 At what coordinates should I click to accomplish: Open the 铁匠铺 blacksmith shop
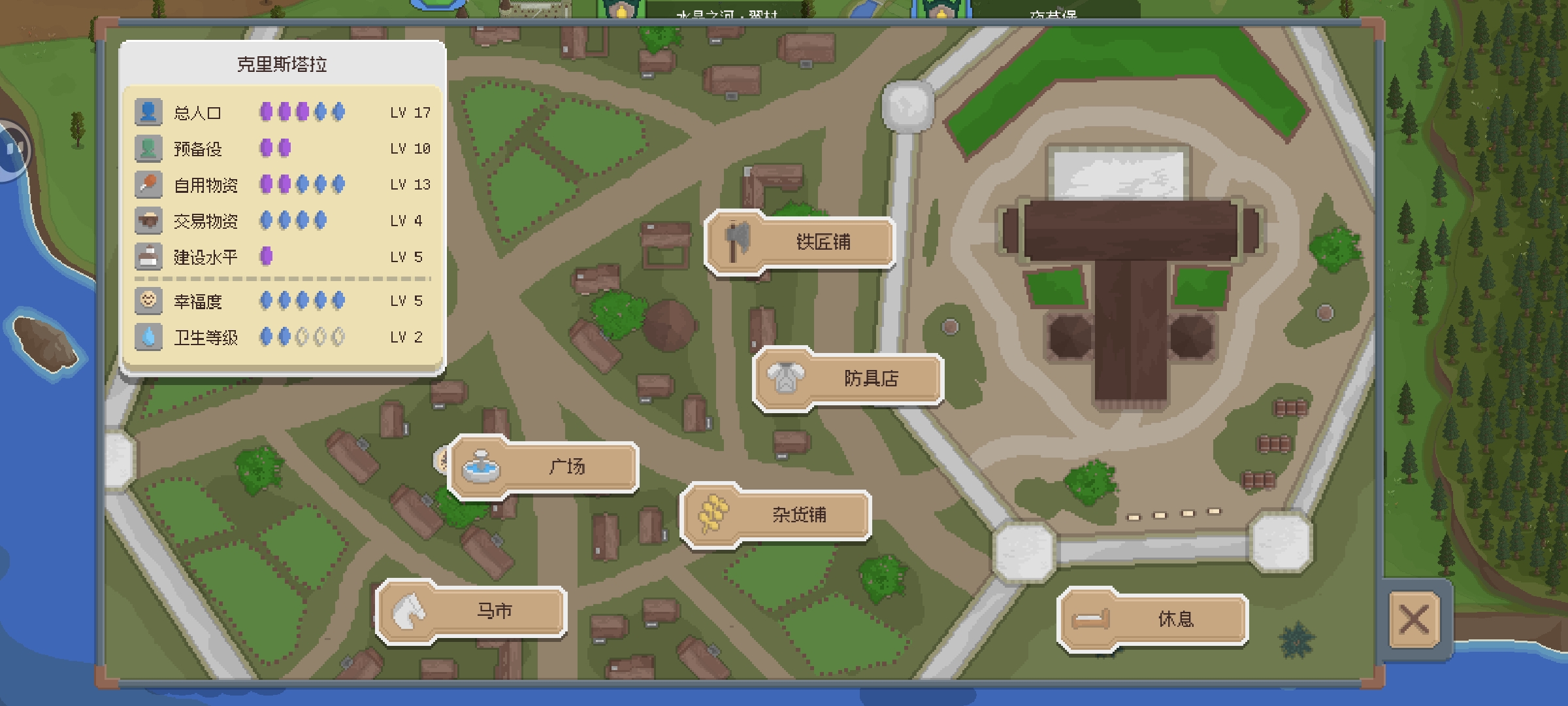tap(800, 243)
